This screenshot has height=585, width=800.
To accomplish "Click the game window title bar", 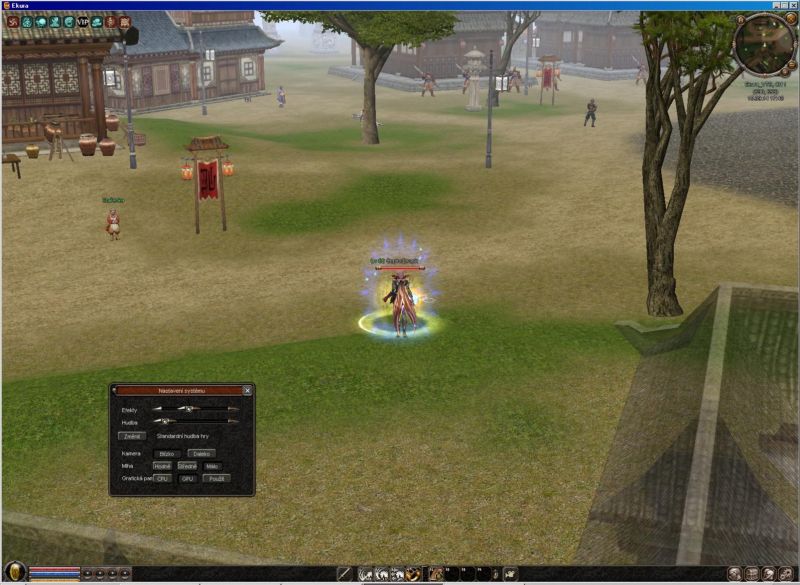I will pos(400,5).
